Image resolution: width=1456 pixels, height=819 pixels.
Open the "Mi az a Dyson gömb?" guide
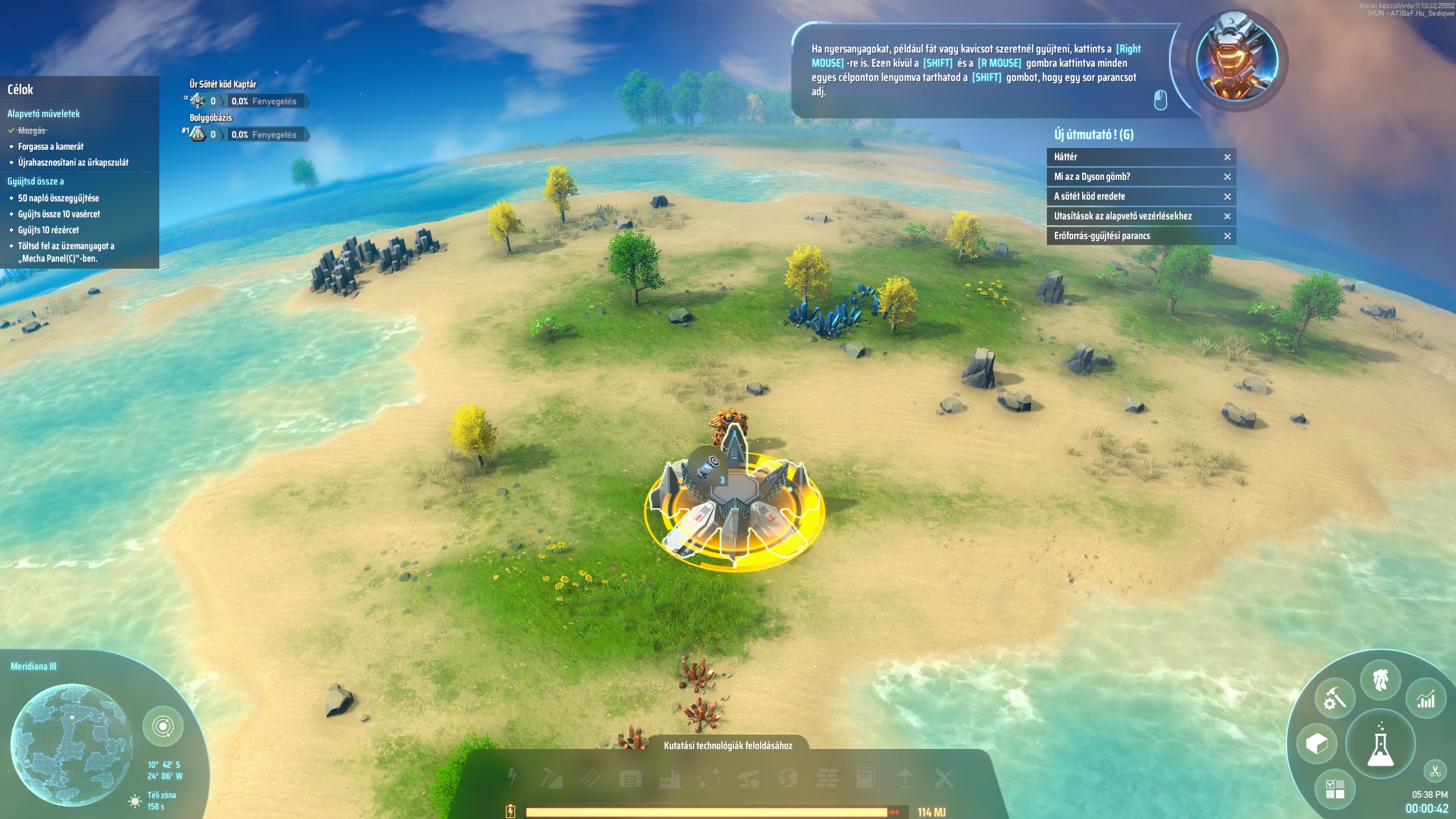pos(1132,177)
